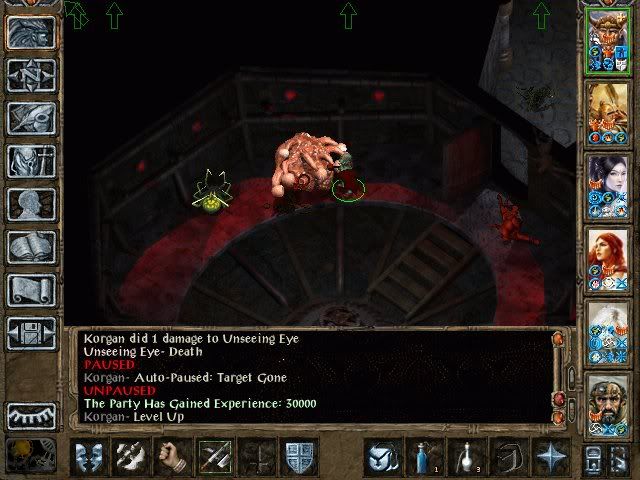This screenshot has width=640, height=480.
Task: Open the priest scroll icon
Action: click(x=31, y=290)
